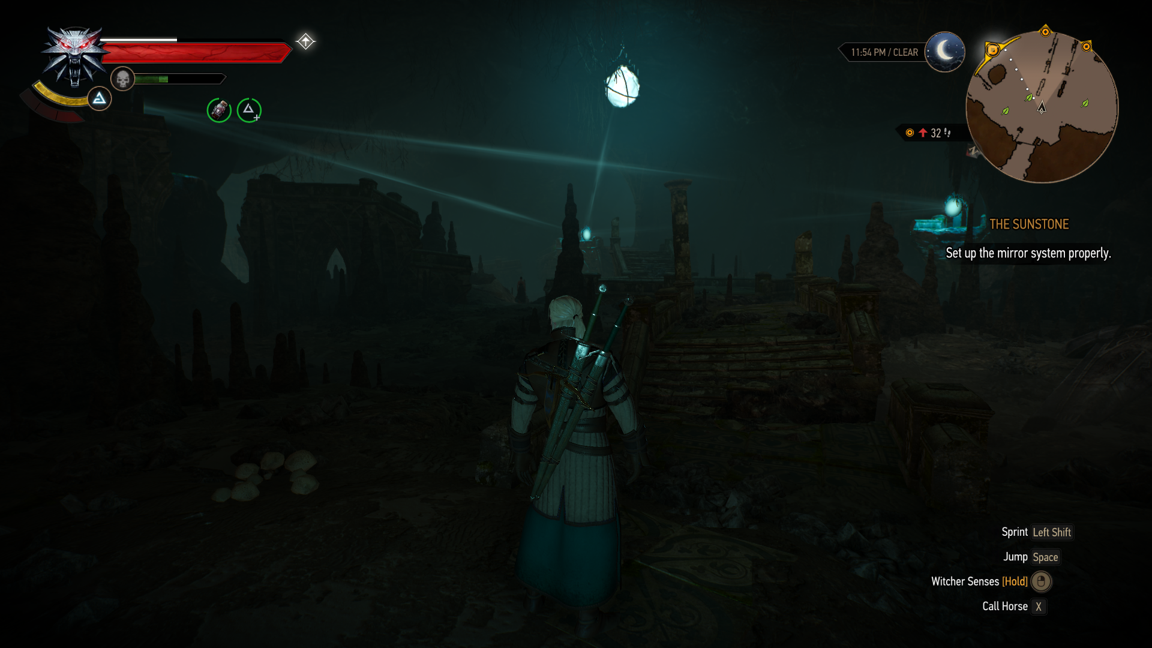Click the crescent moon time-of-day icon
1152x648 pixels.
click(x=945, y=51)
